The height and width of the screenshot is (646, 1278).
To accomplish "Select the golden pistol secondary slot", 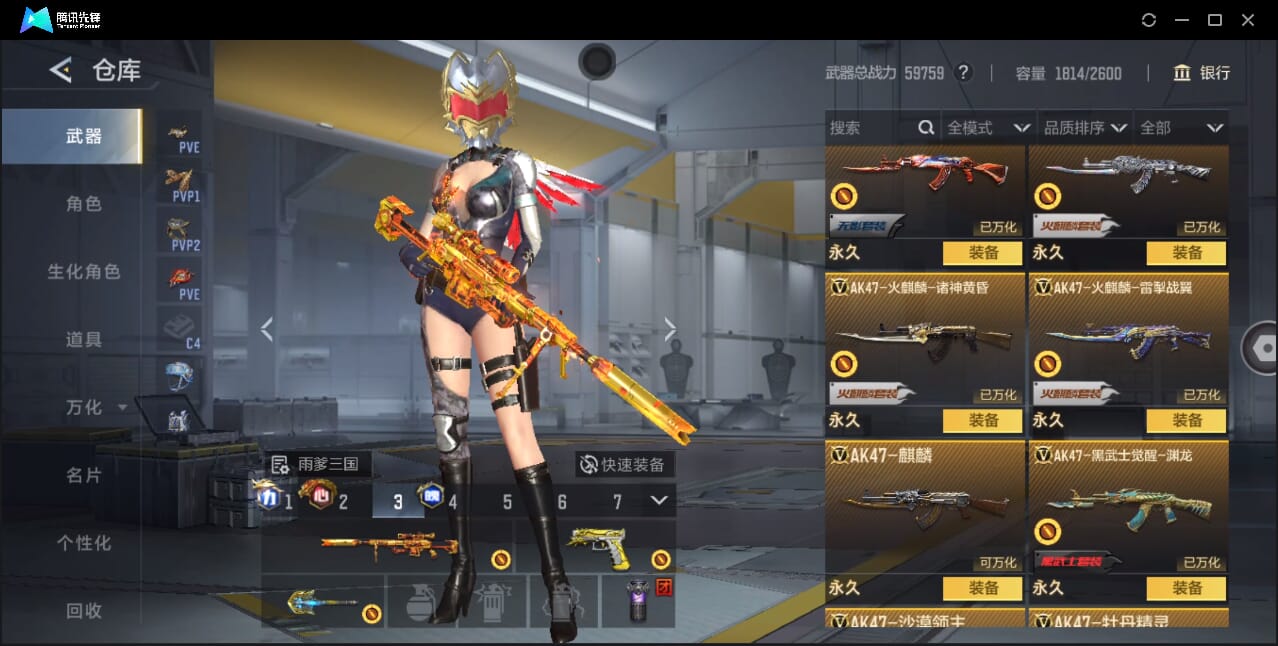I will point(598,547).
